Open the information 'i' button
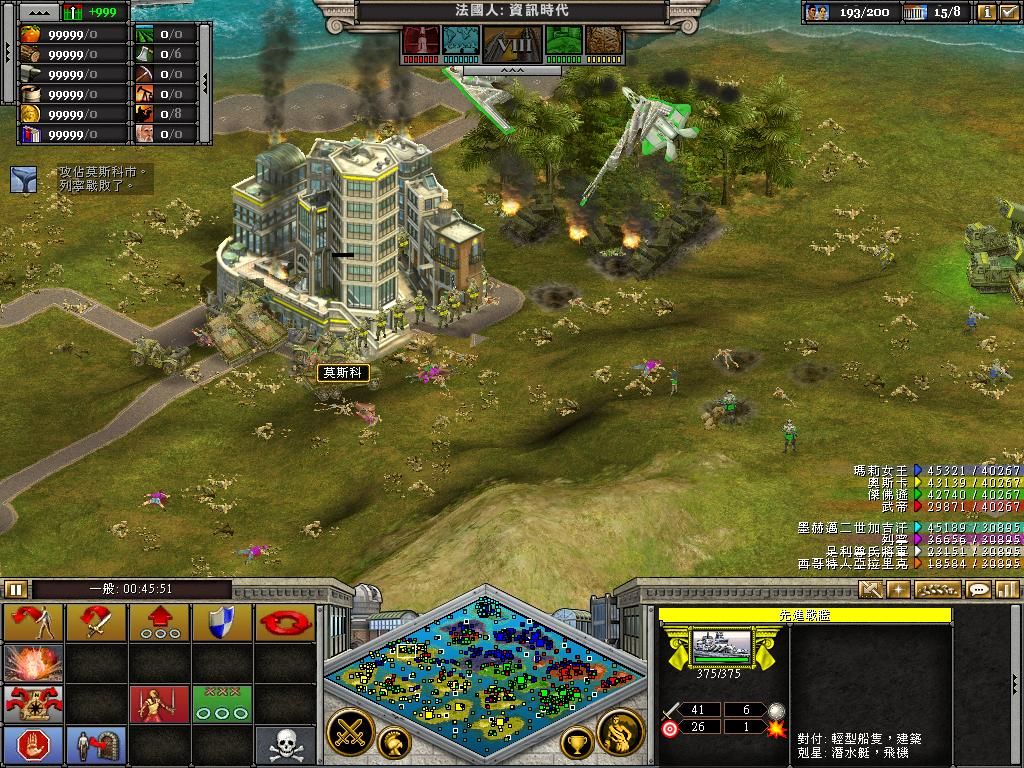 pos(987,12)
